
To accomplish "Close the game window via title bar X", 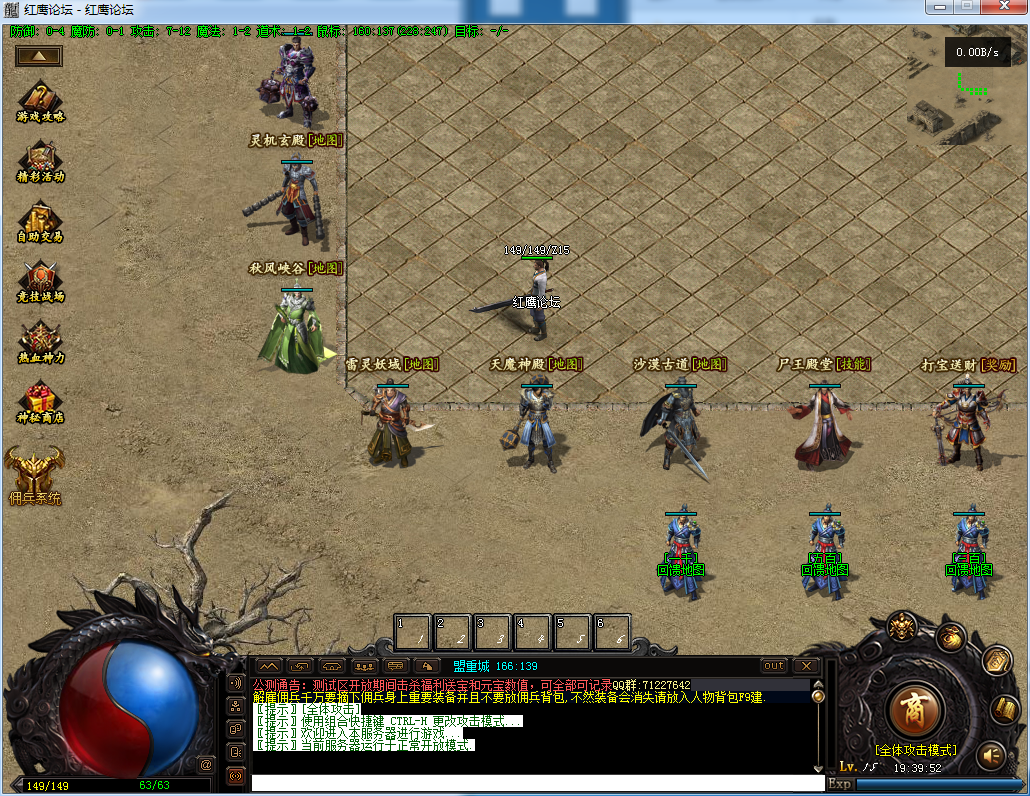I will [1004, 7].
